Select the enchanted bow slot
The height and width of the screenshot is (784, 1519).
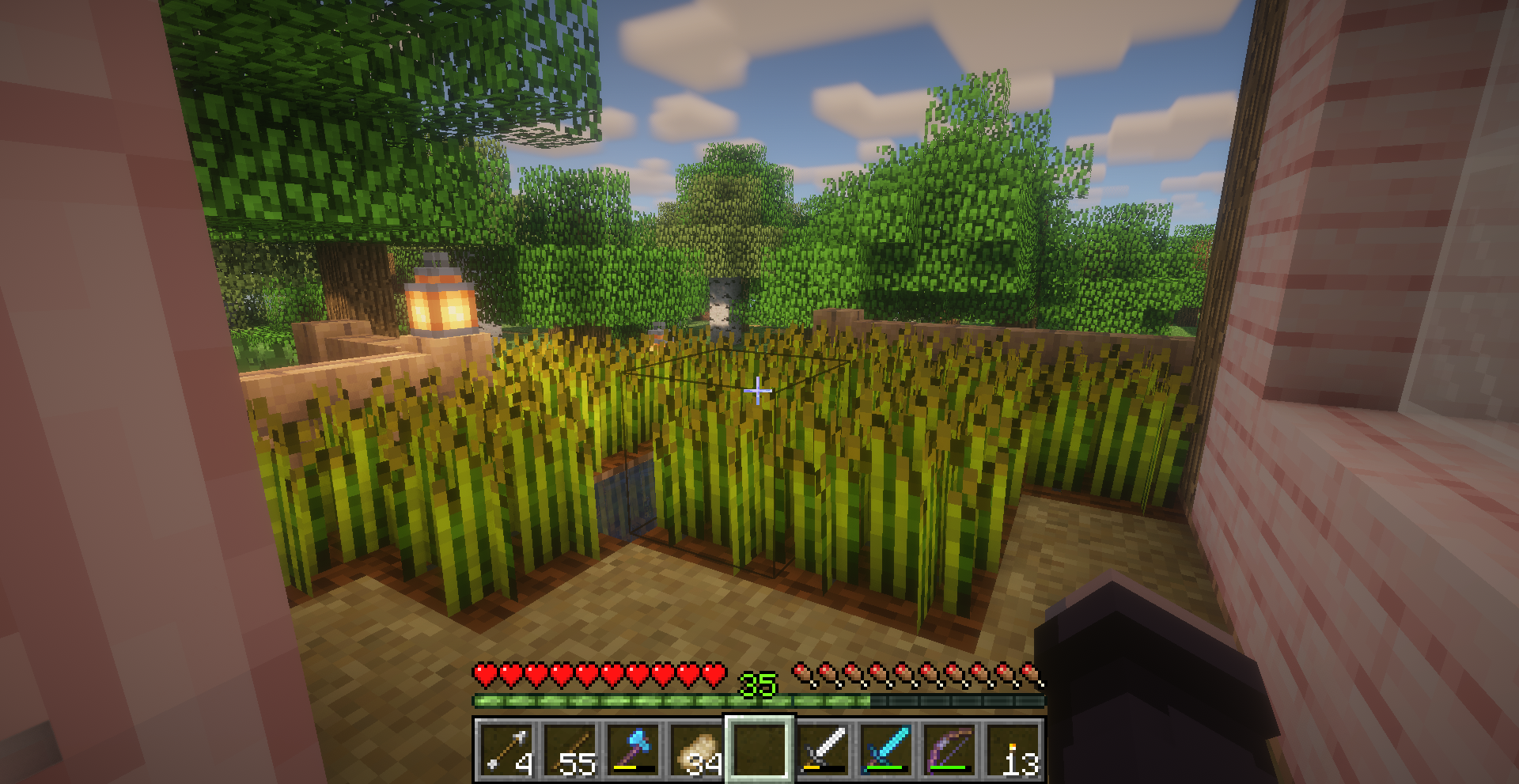click(949, 749)
